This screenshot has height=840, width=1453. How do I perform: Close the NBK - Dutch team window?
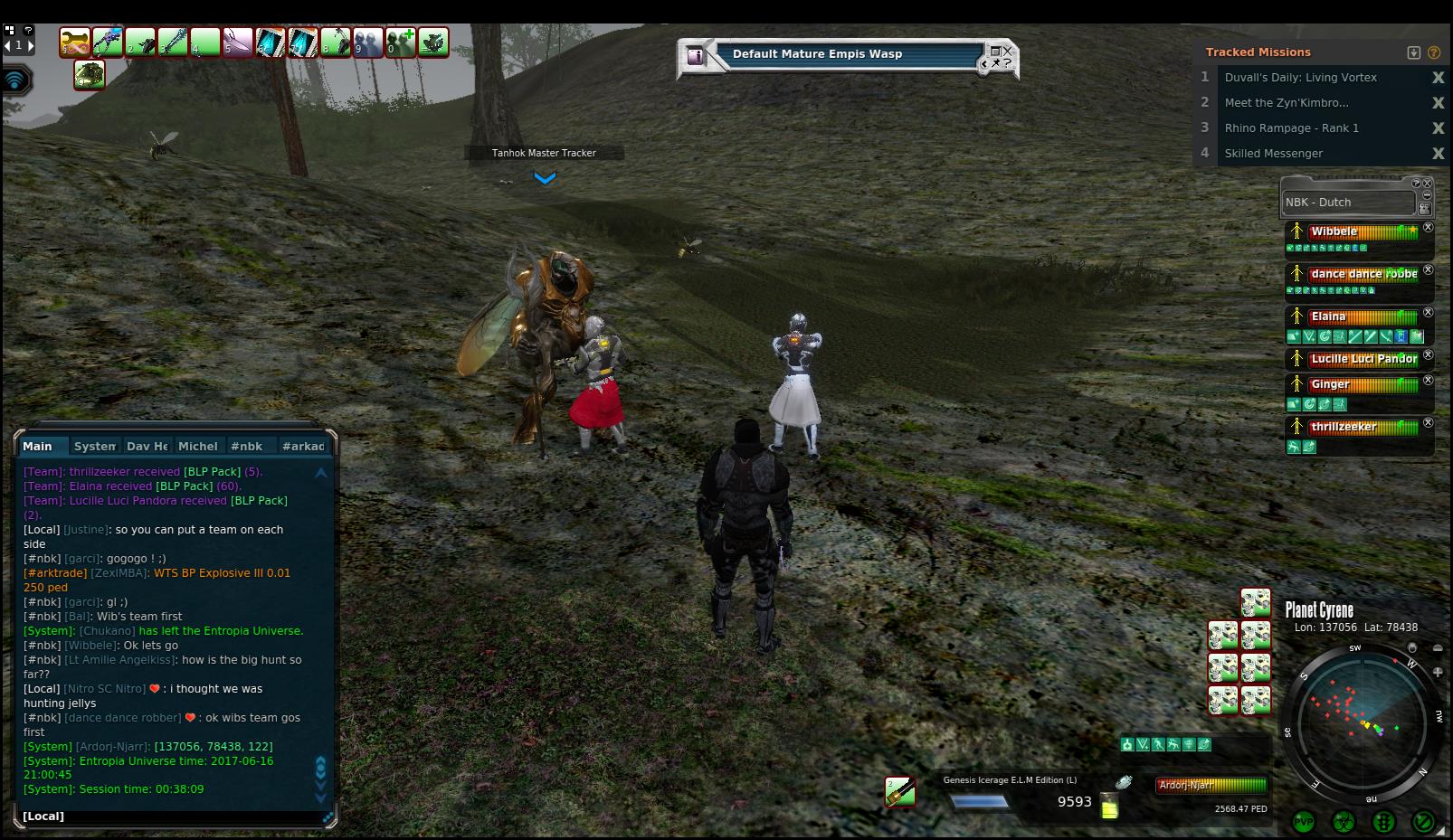point(1428,184)
